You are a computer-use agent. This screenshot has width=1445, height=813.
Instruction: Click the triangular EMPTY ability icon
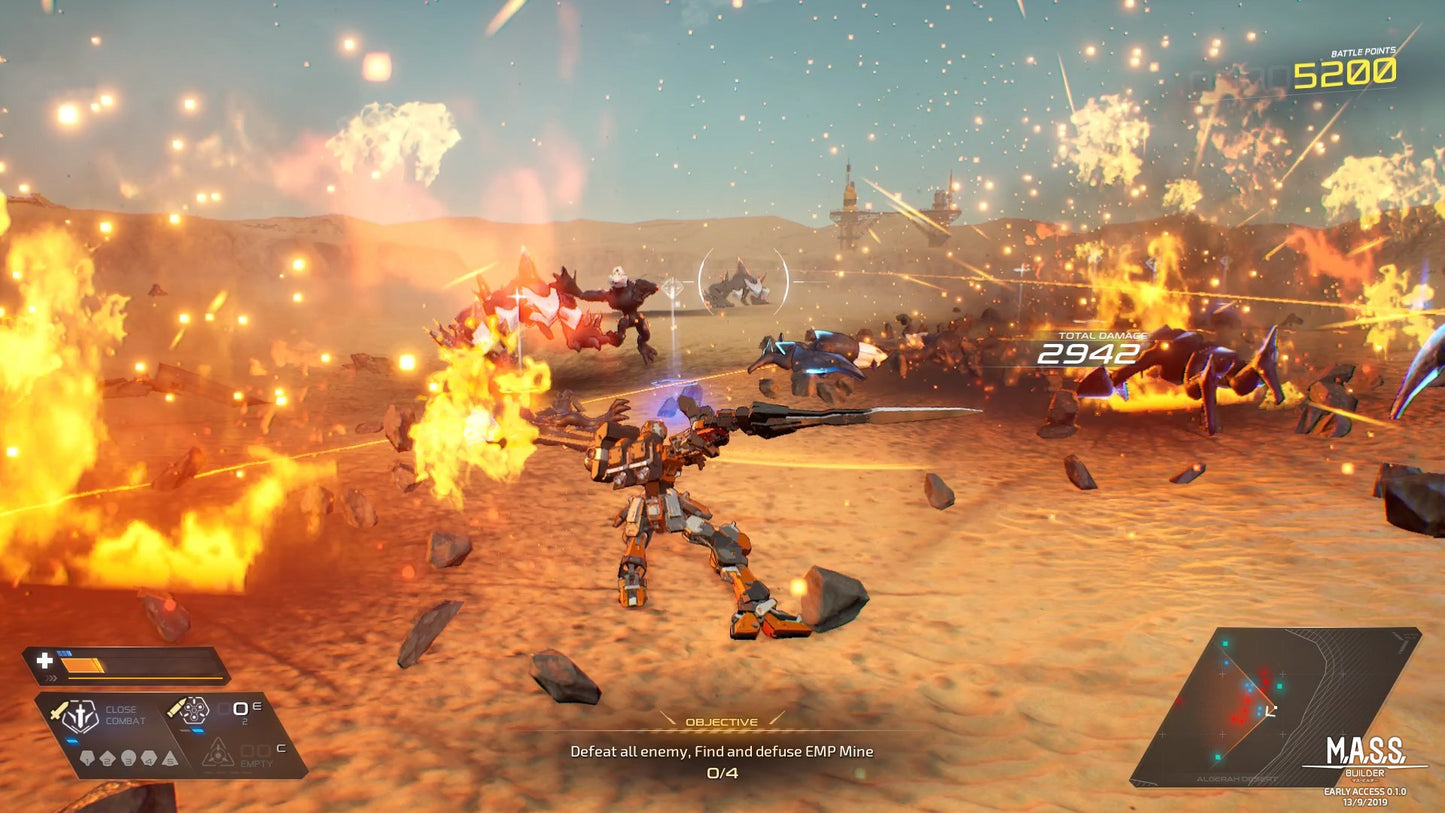coord(218,754)
